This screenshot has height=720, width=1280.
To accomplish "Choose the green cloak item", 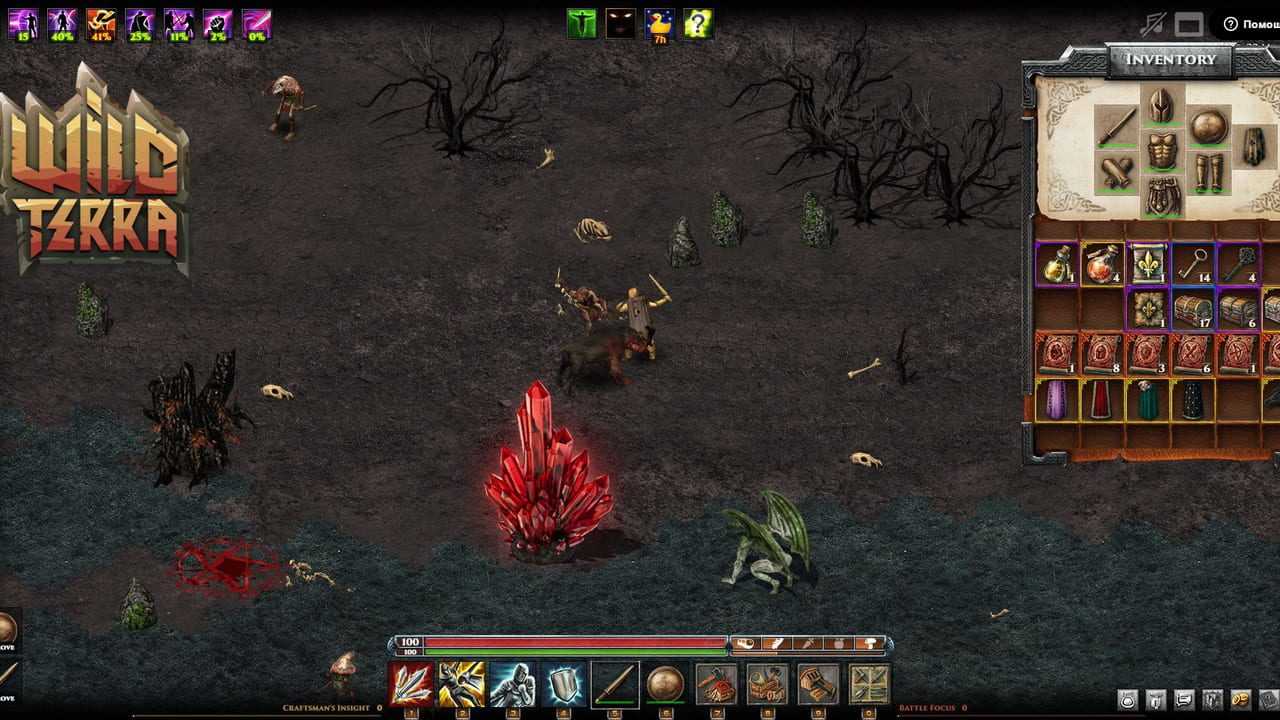I will [1148, 400].
